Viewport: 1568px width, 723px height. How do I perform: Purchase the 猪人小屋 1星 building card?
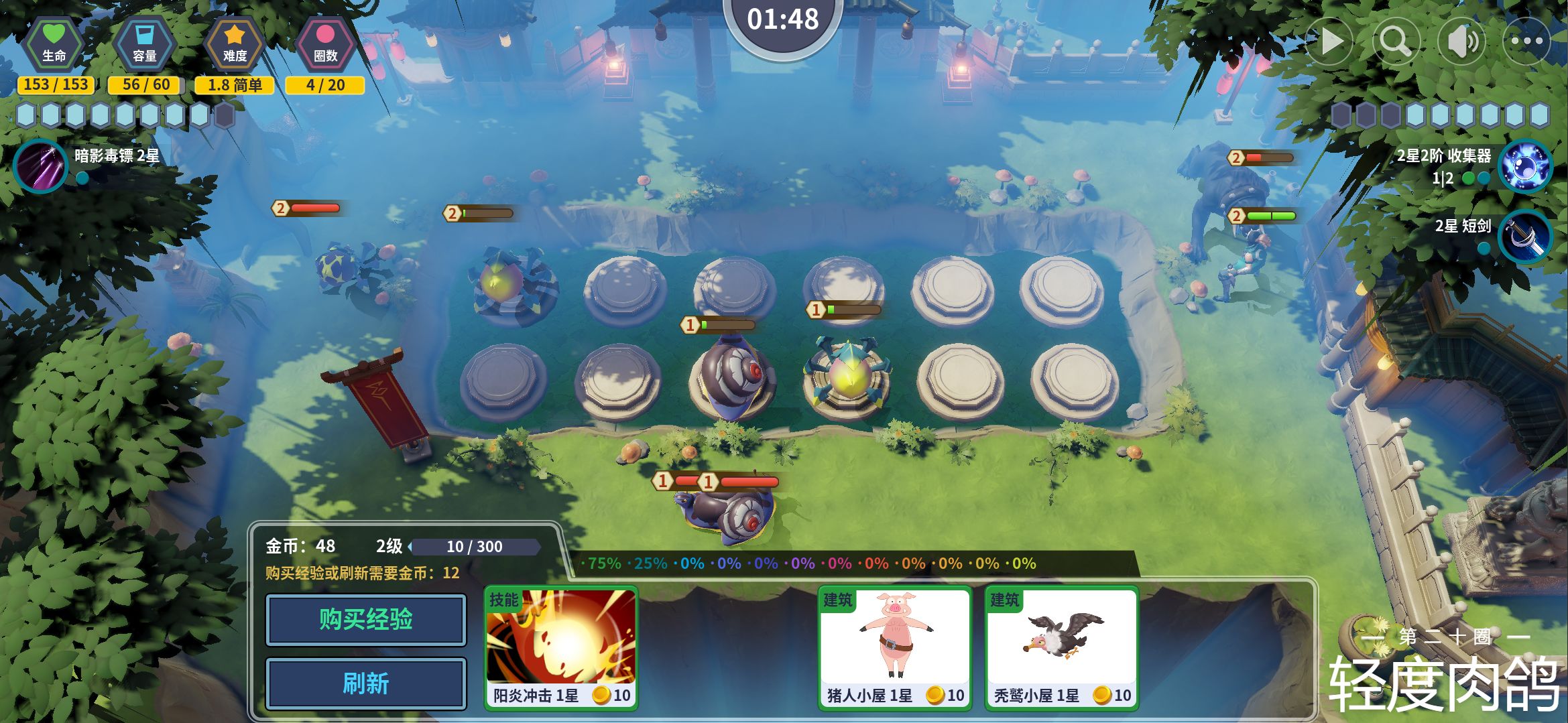[894, 647]
